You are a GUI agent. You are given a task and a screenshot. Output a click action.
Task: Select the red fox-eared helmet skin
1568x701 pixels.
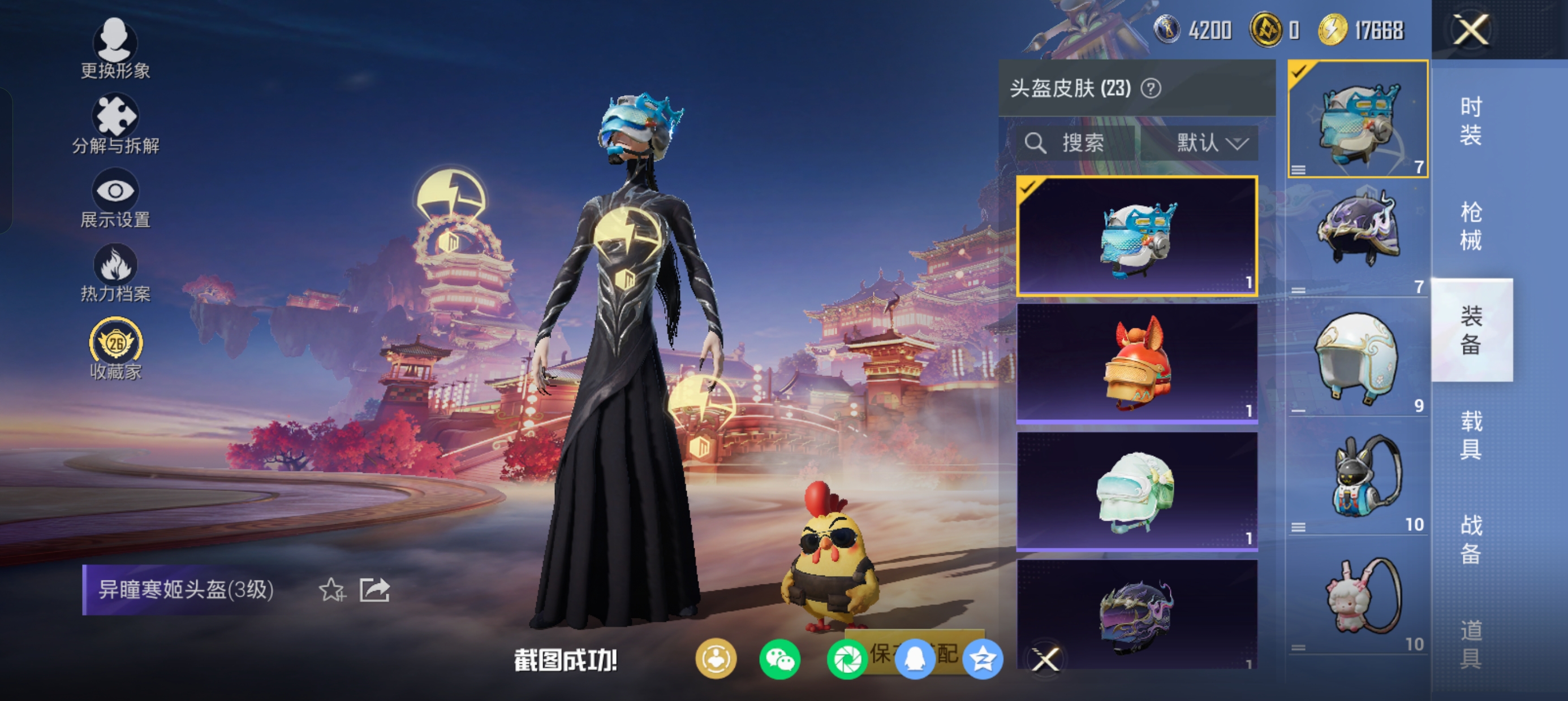click(1137, 364)
